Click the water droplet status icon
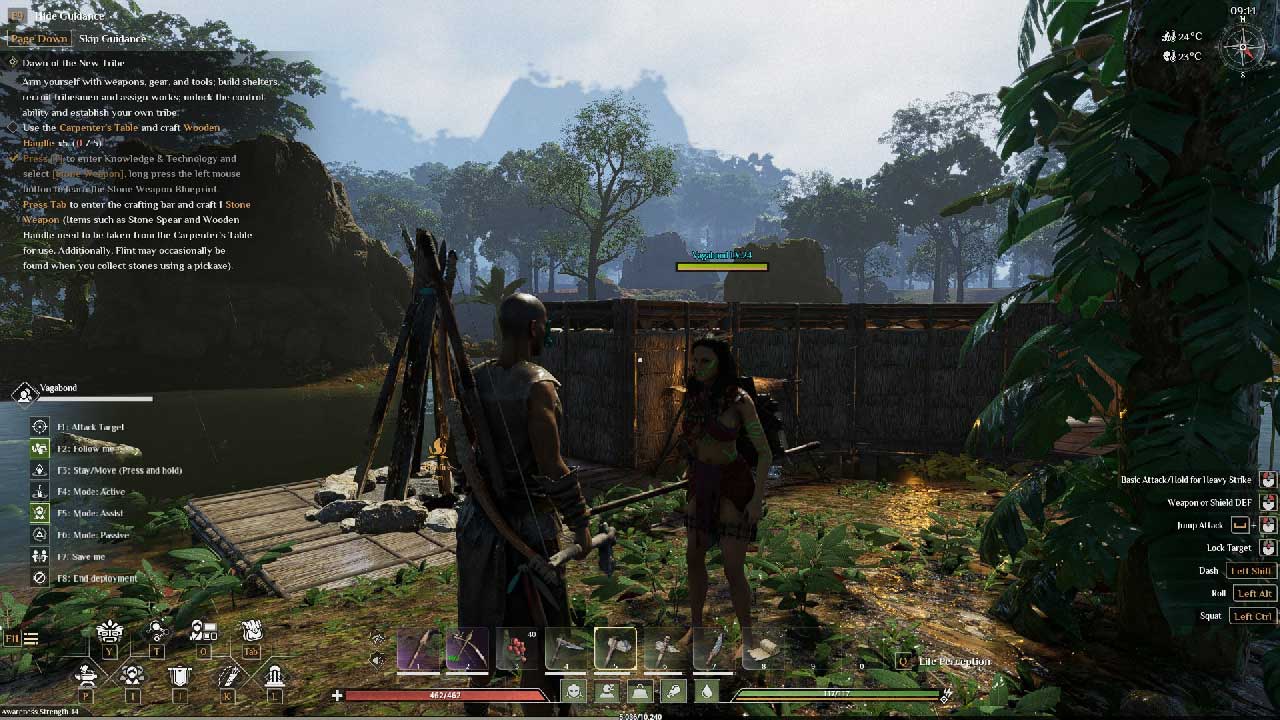 707,691
